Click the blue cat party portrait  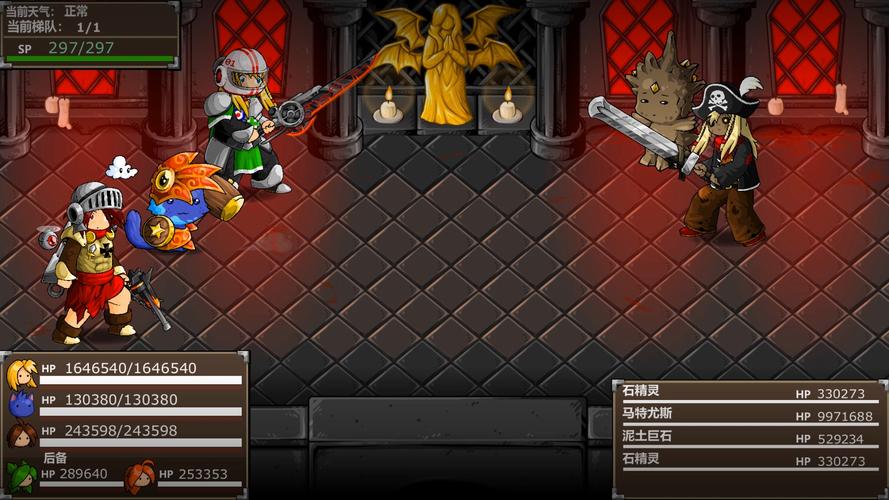pos(22,404)
